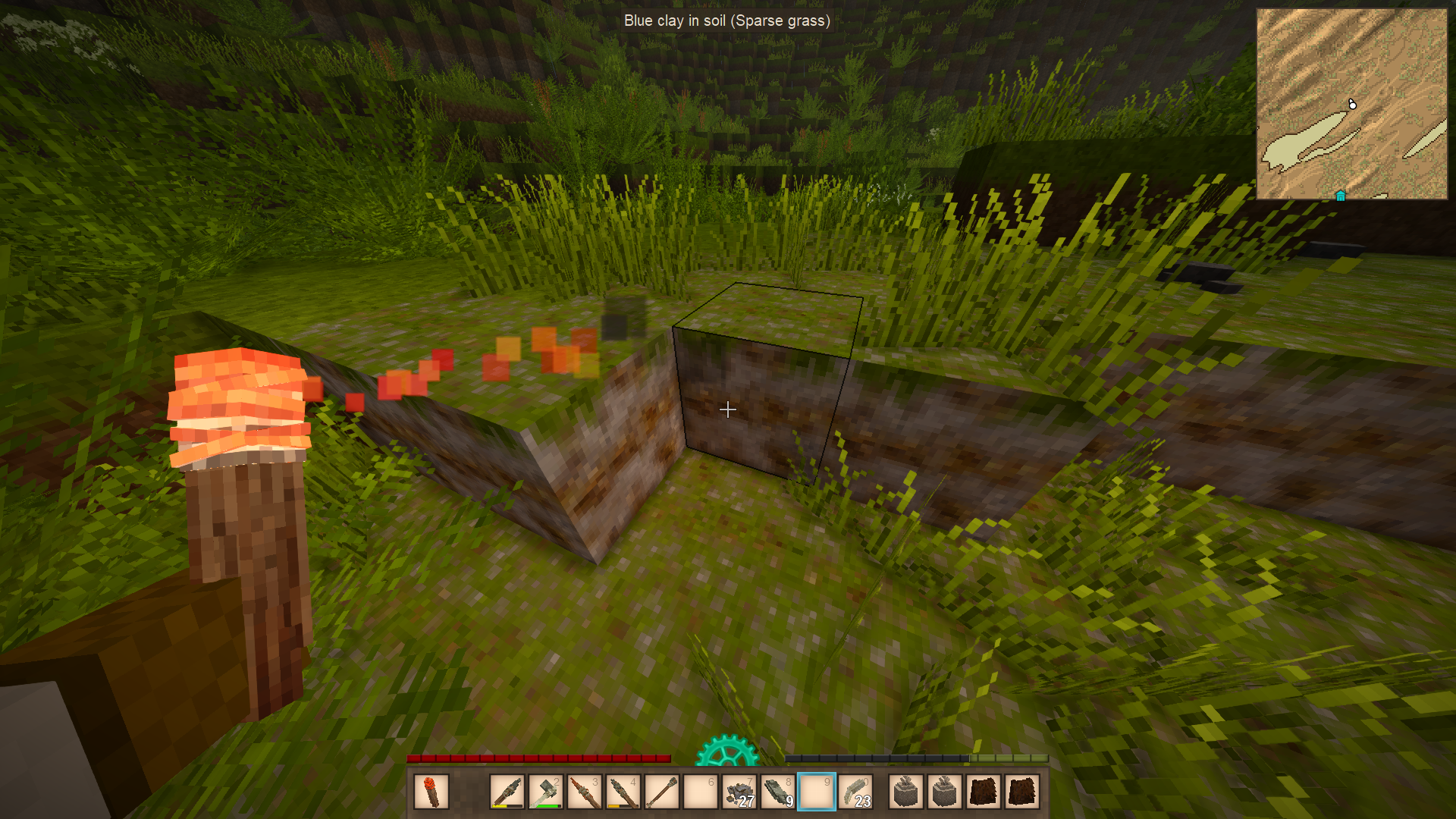Click the teal home marker on the minimap
The image size is (1456, 819).
(1340, 196)
